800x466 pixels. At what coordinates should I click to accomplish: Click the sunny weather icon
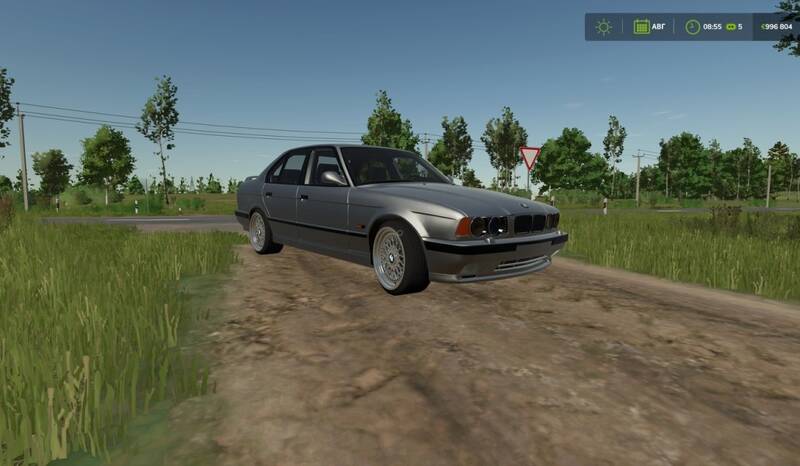point(603,27)
